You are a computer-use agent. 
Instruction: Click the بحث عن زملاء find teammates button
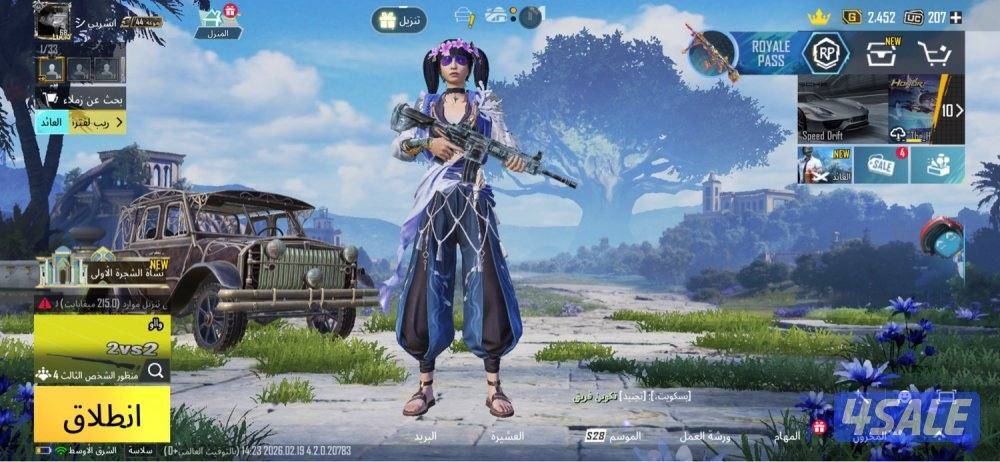tap(82, 99)
